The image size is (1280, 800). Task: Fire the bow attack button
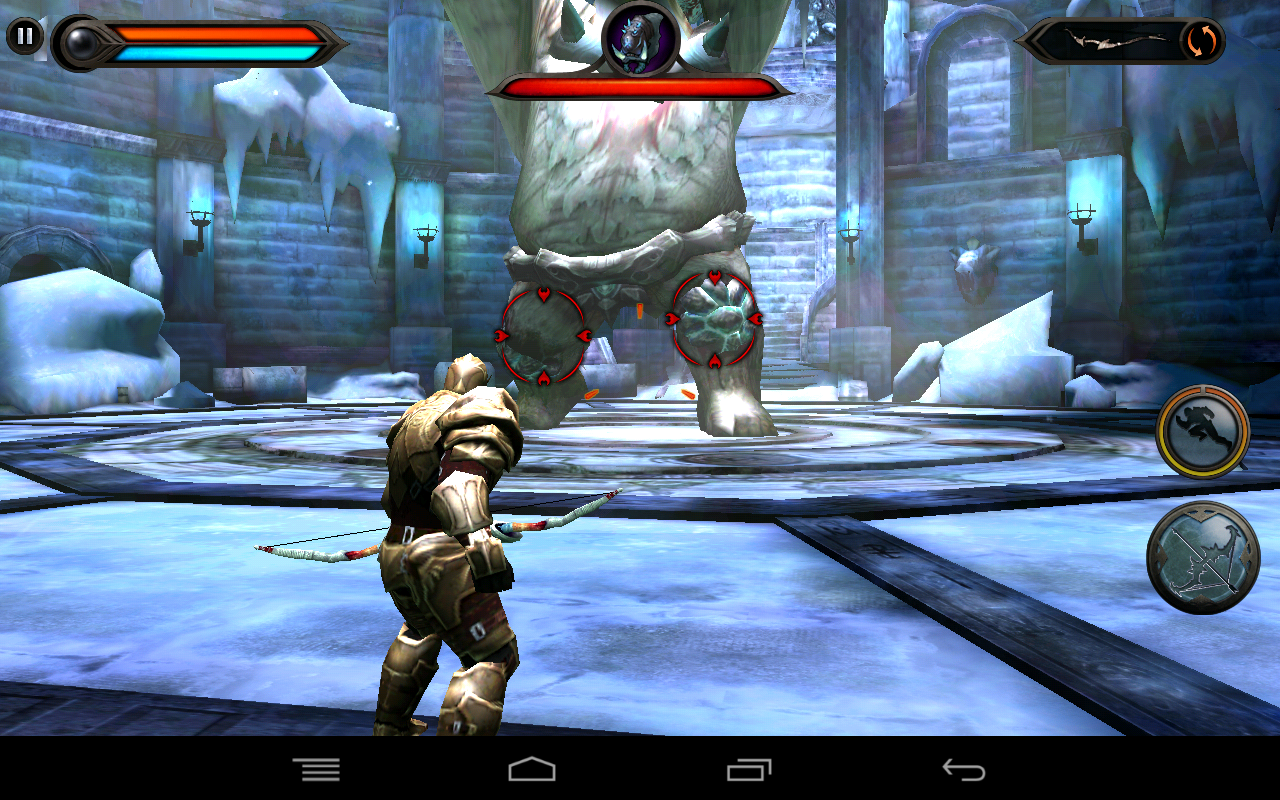[x=1202, y=557]
